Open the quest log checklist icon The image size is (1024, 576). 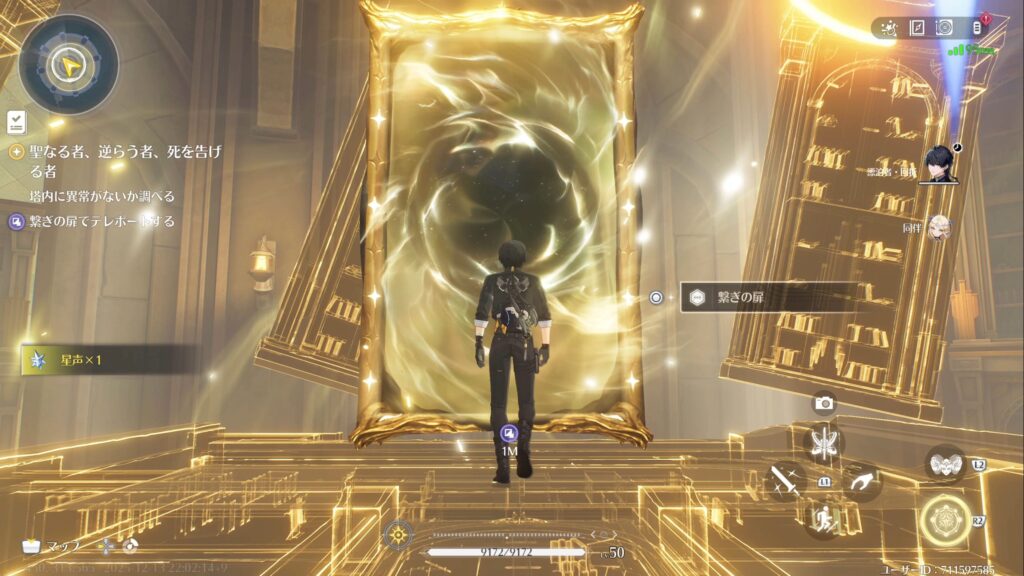click(16, 122)
